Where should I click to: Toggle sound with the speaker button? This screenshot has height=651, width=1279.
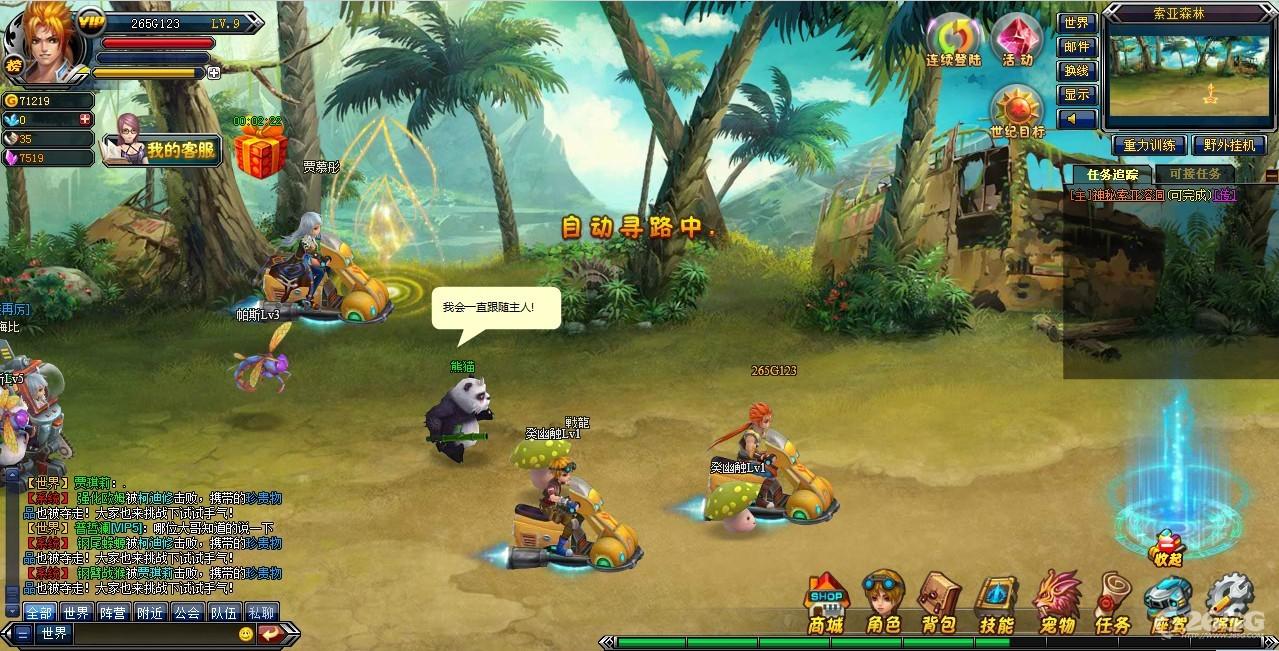(x=1077, y=119)
